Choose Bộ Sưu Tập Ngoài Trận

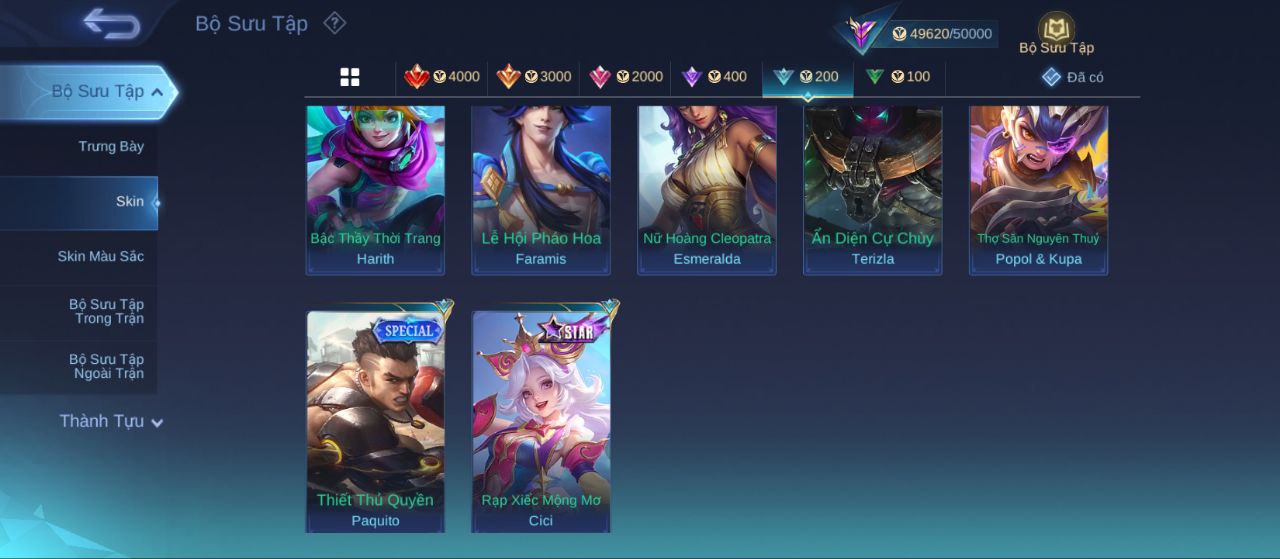106,367
